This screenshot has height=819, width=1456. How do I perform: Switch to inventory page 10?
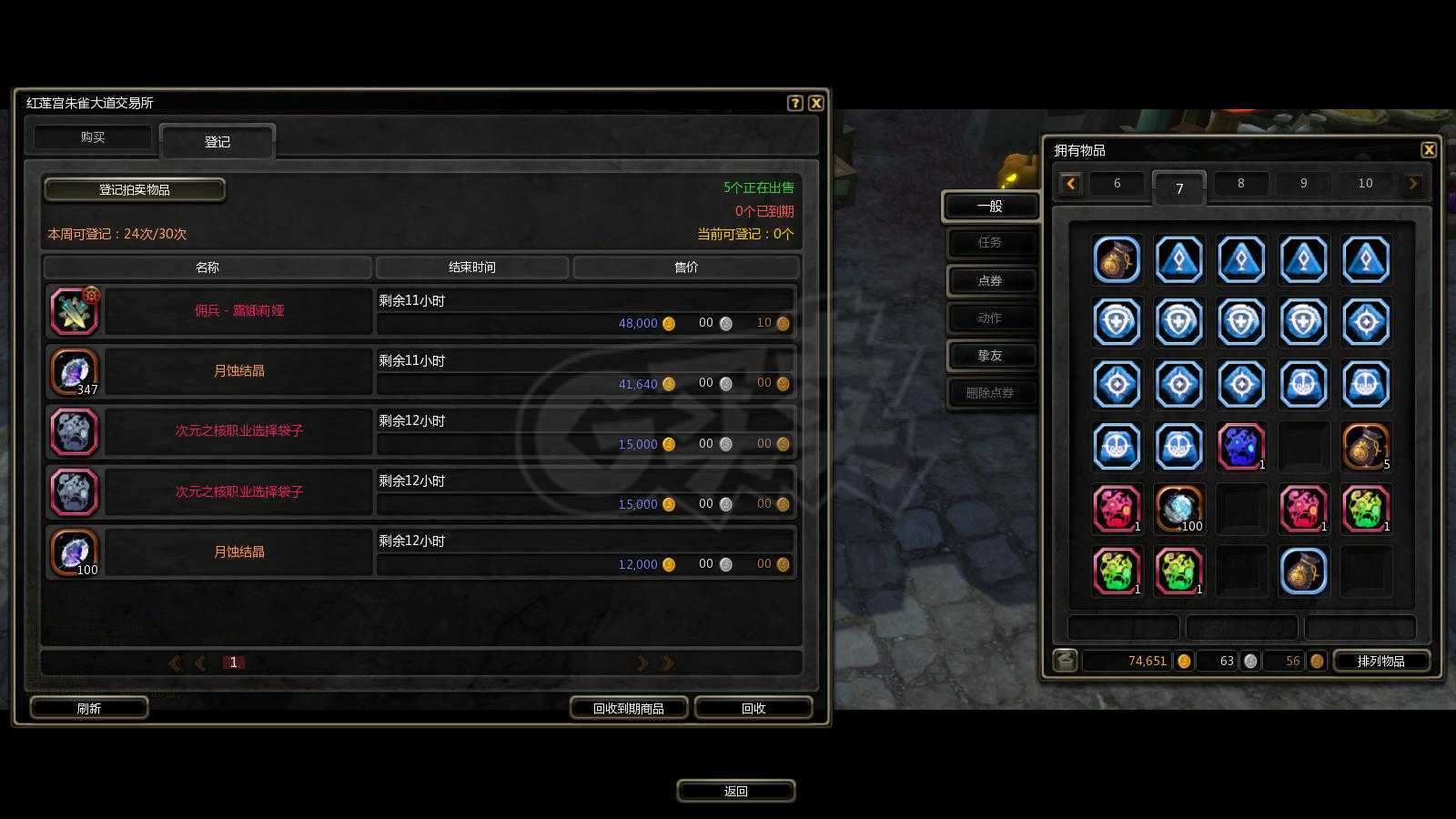(x=1365, y=184)
